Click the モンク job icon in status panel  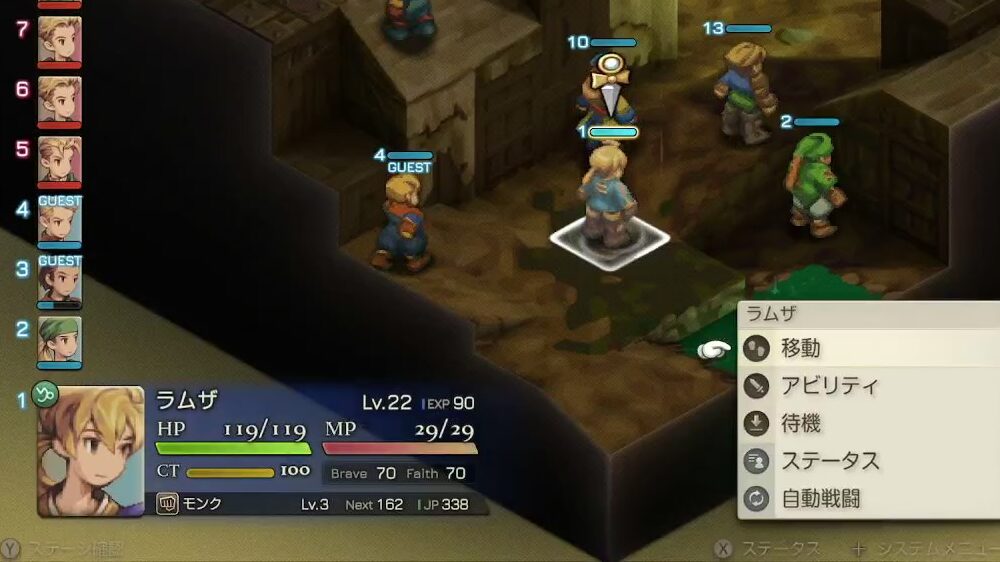[168, 504]
